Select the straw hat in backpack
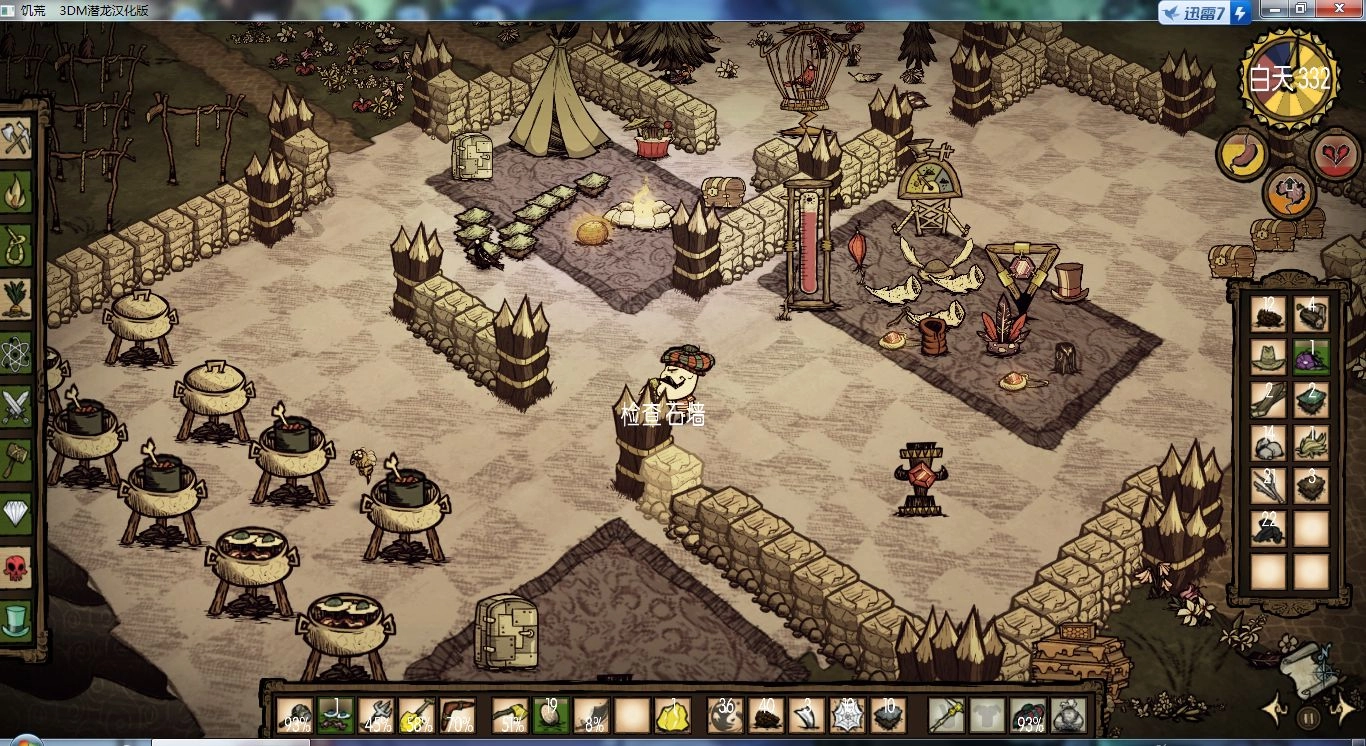This screenshot has height=746, width=1366. coord(1269,356)
